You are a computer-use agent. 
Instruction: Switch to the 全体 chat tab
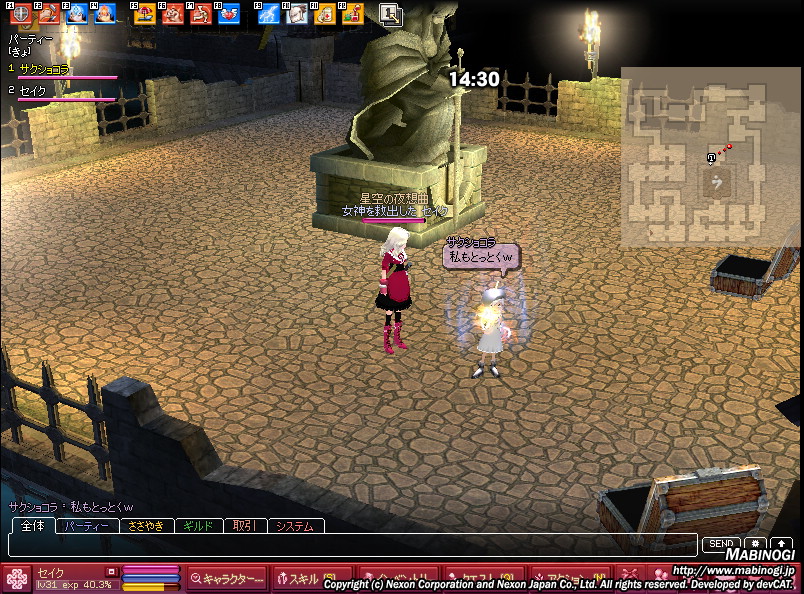[32, 526]
